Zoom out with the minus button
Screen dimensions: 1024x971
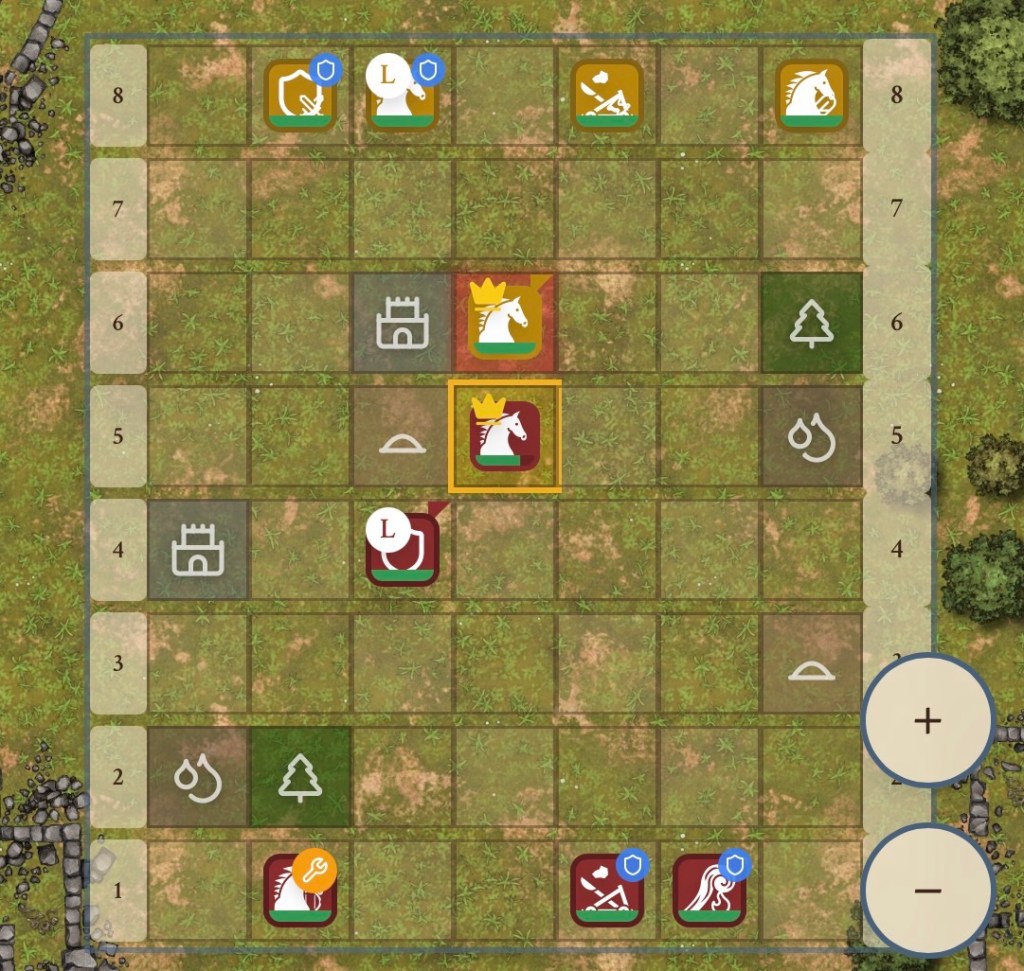tap(927, 889)
